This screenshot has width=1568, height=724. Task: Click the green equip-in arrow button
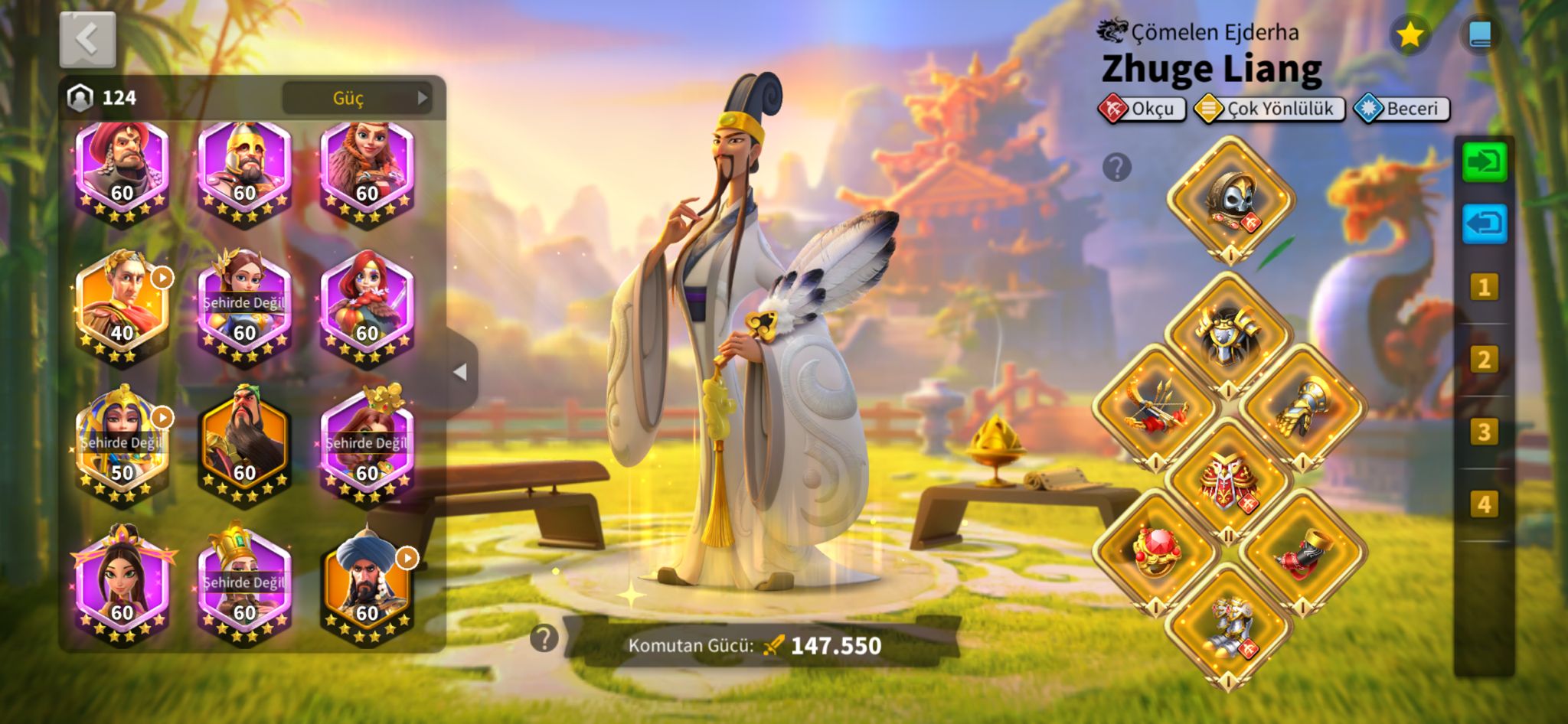tap(1484, 161)
